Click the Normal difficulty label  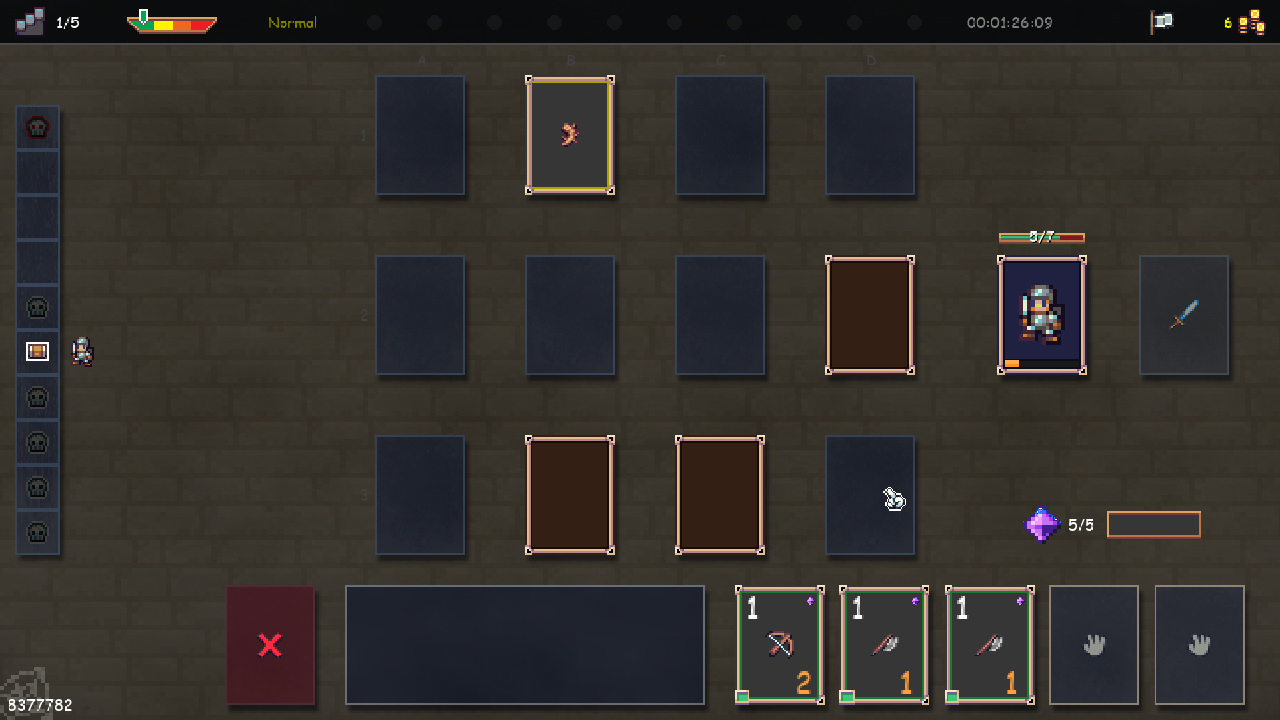click(291, 22)
